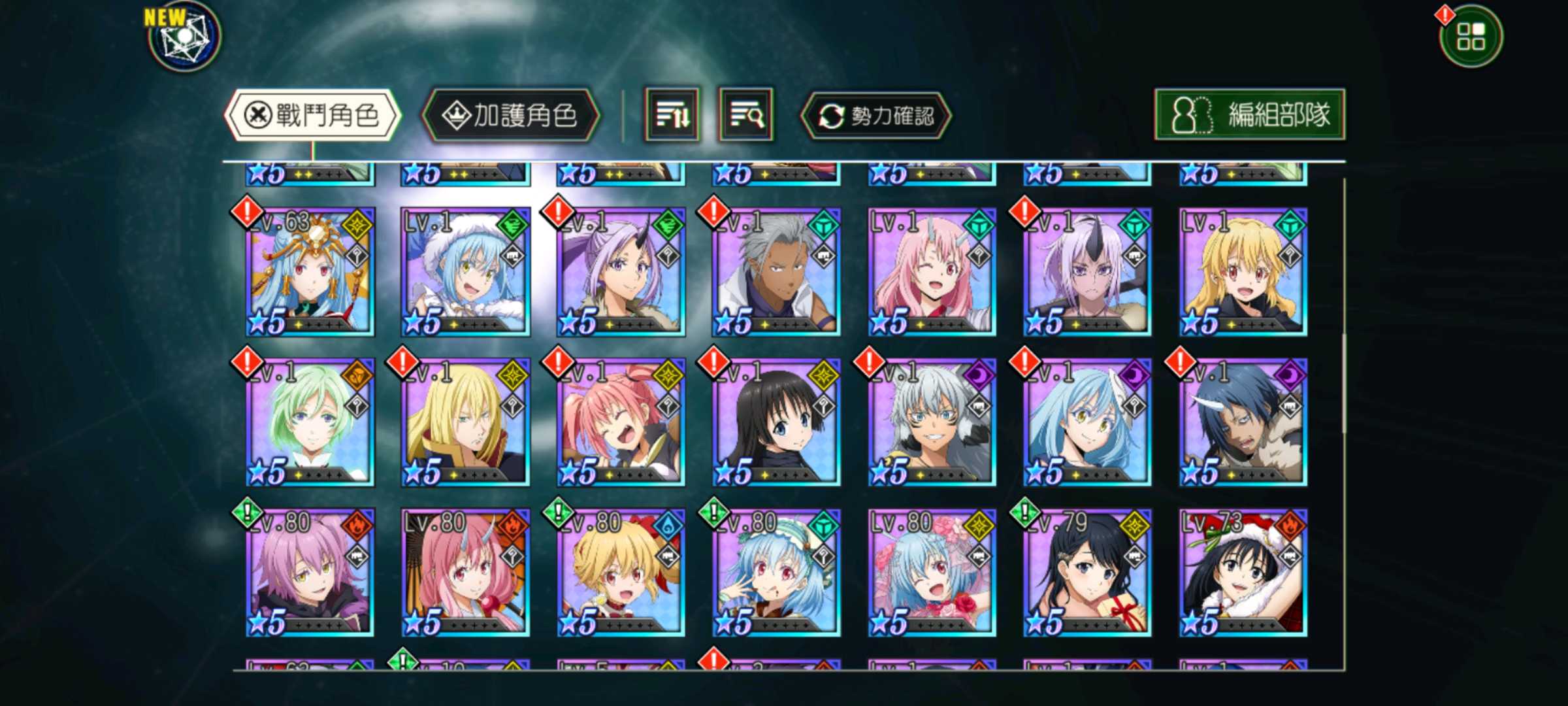The height and width of the screenshot is (706, 1568).
Task: Choose the blue-haired character in white fur hood
Action: pos(465,272)
